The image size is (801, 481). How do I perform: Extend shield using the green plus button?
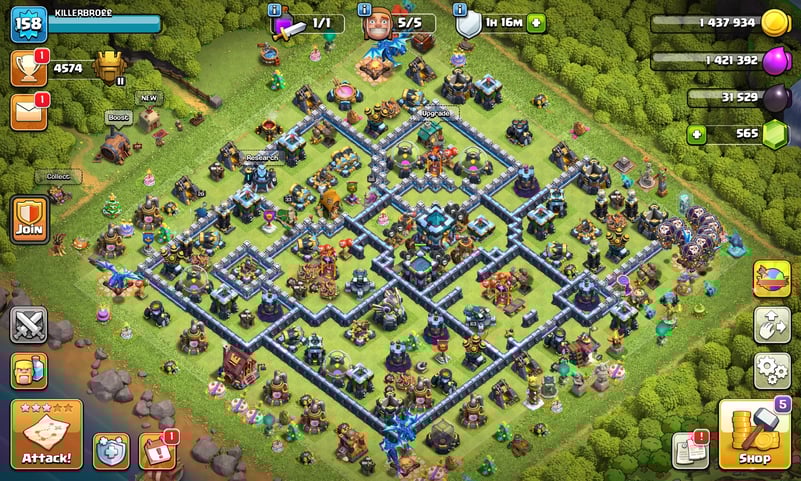click(537, 23)
